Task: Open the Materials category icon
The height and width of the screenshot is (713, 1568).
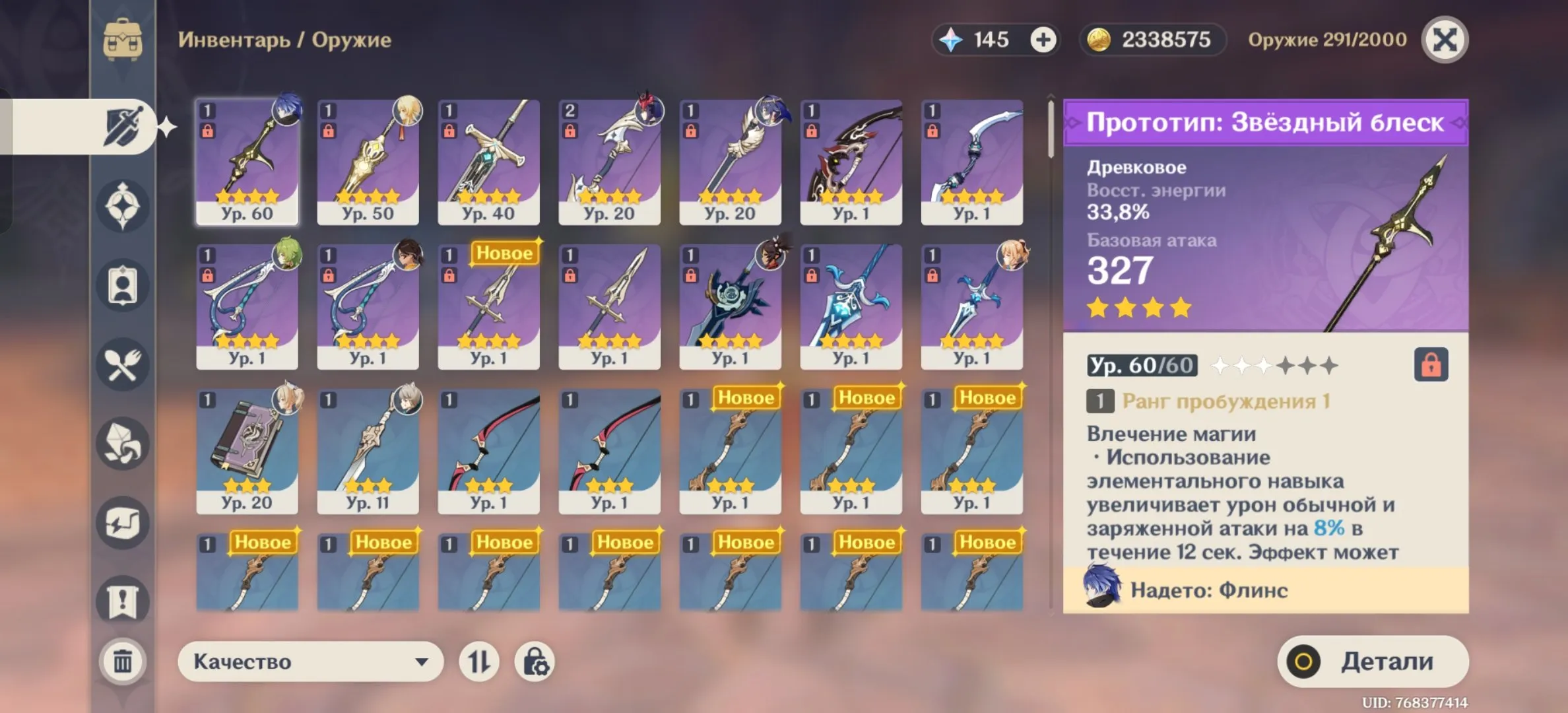Action: click(x=122, y=444)
